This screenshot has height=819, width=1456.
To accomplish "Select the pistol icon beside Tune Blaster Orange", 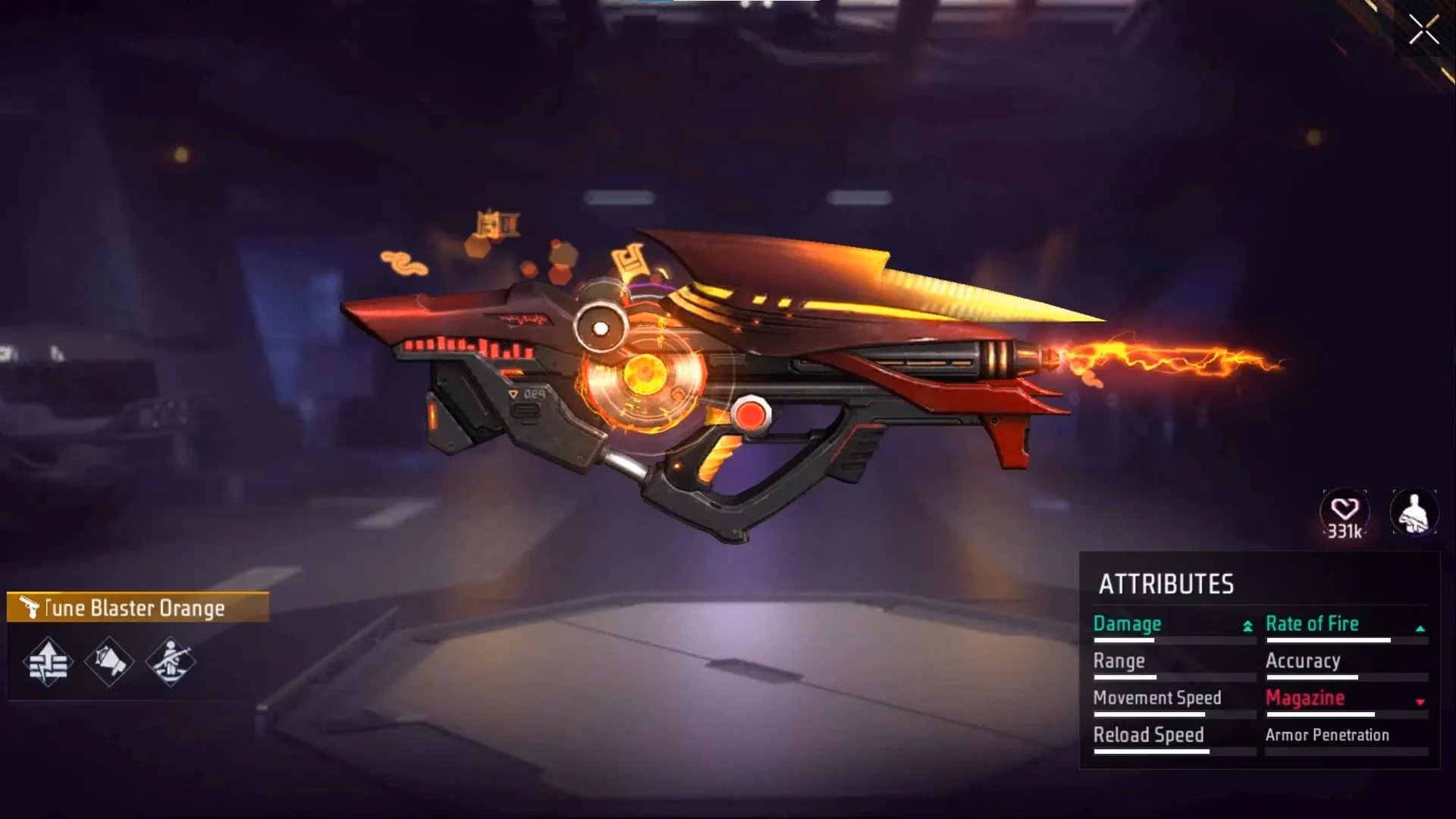I will tap(29, 607).
